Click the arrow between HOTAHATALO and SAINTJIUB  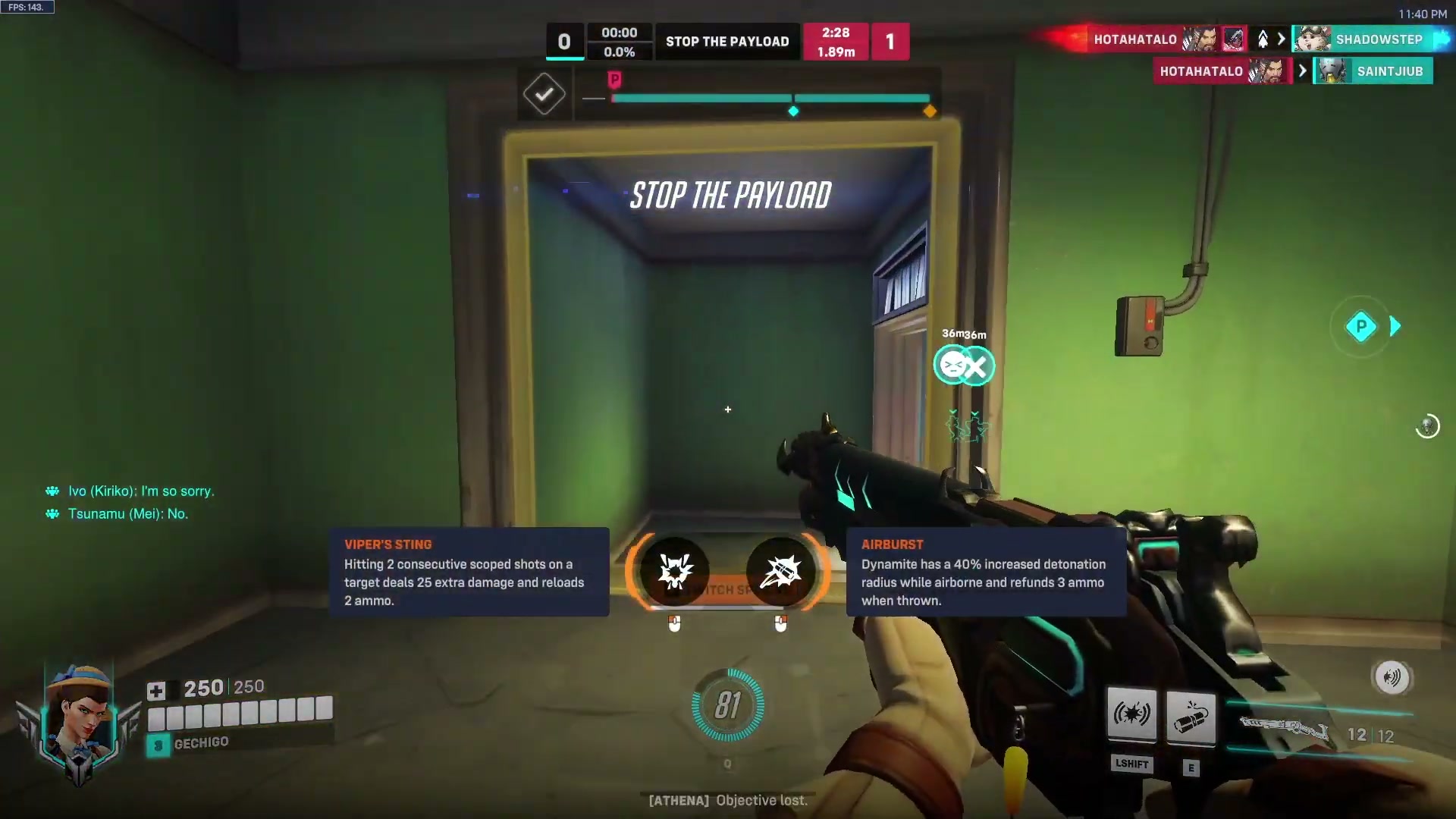click(1302, 71)
